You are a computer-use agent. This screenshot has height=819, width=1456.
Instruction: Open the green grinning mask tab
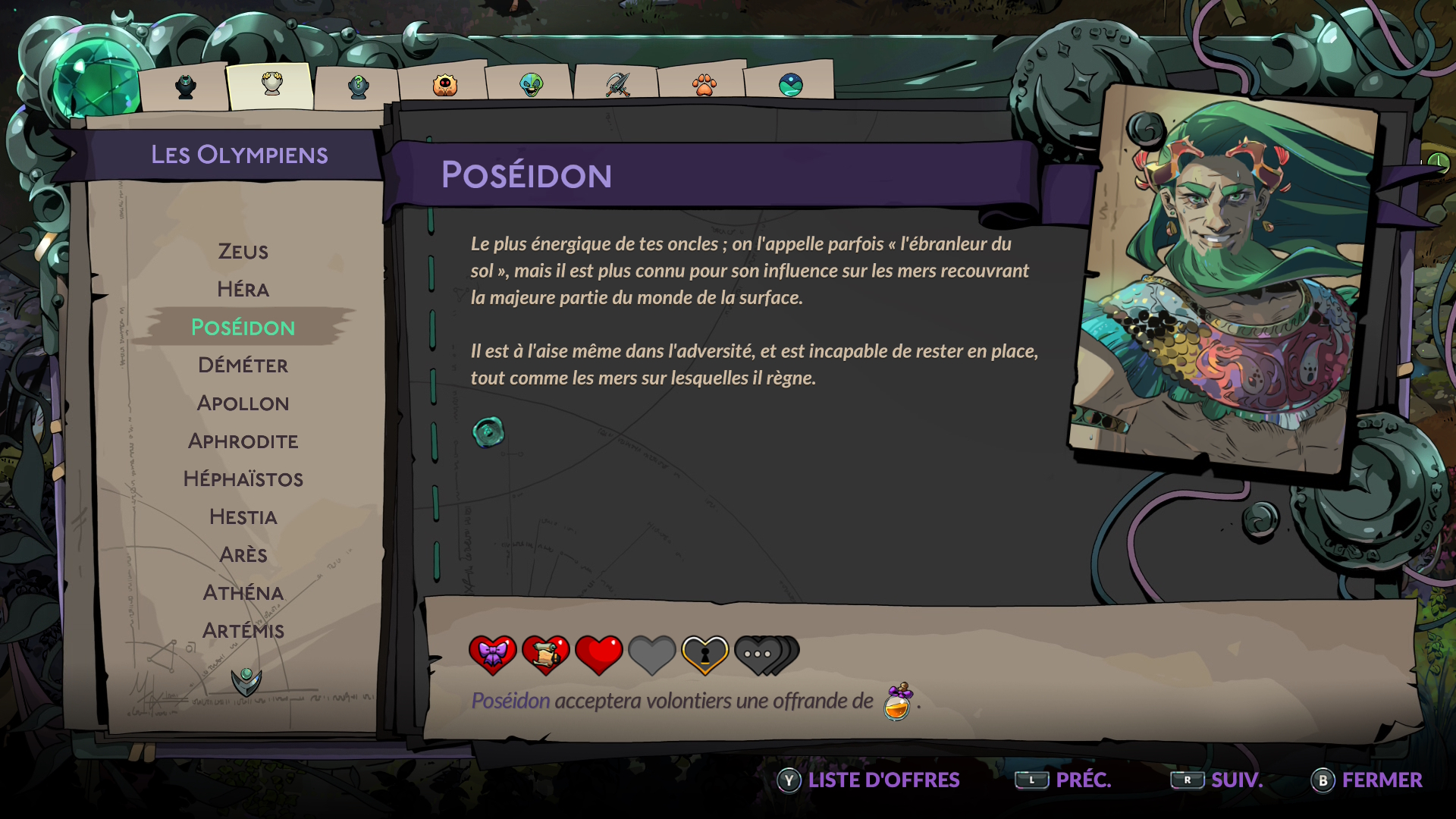click(531, 84)
